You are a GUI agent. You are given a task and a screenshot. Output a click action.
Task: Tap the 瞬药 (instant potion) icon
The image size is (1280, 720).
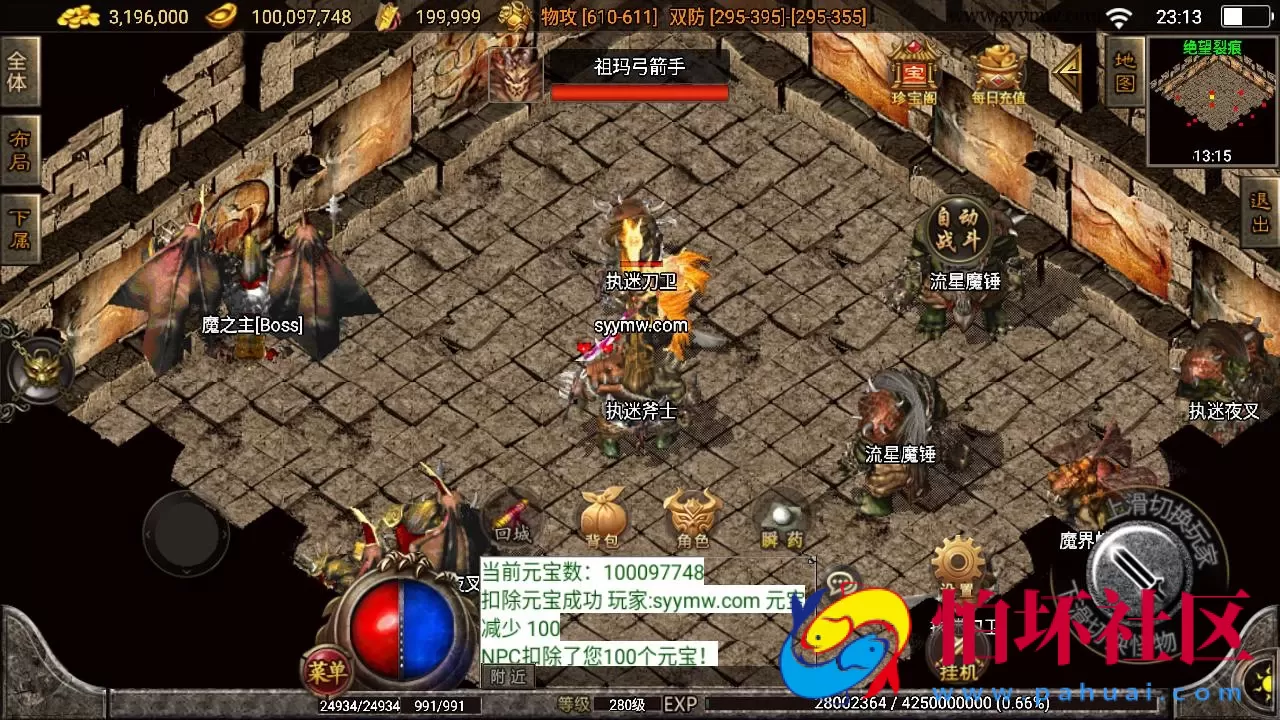click(783, 518)
